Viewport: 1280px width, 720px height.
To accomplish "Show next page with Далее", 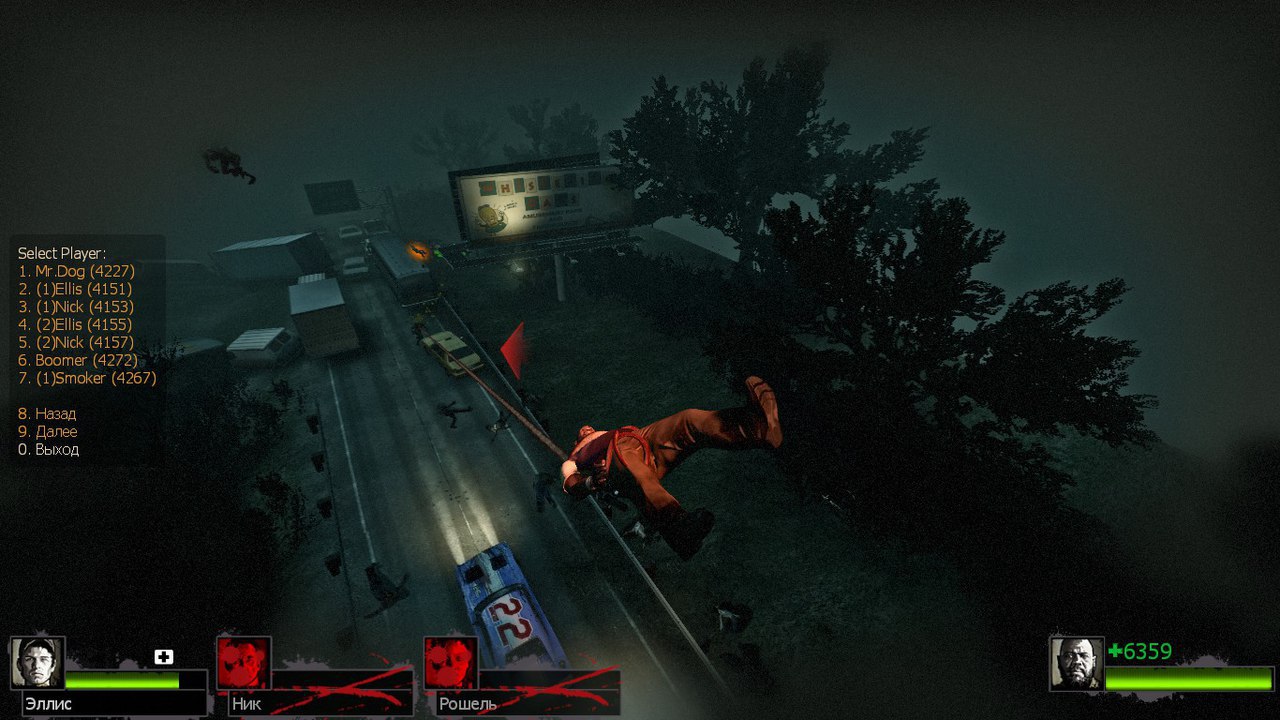I will coord(47,432).
